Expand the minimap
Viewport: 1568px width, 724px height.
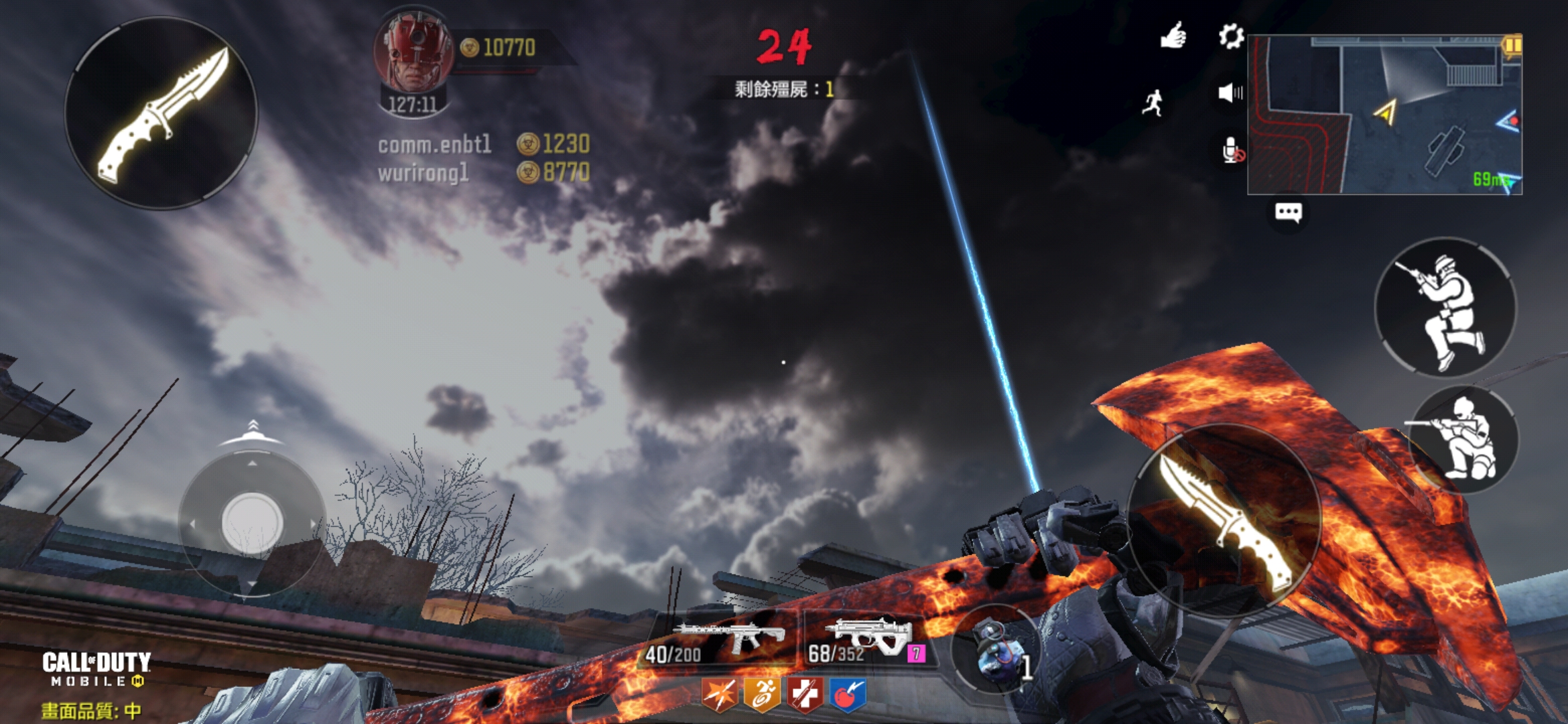[1384, 115]
